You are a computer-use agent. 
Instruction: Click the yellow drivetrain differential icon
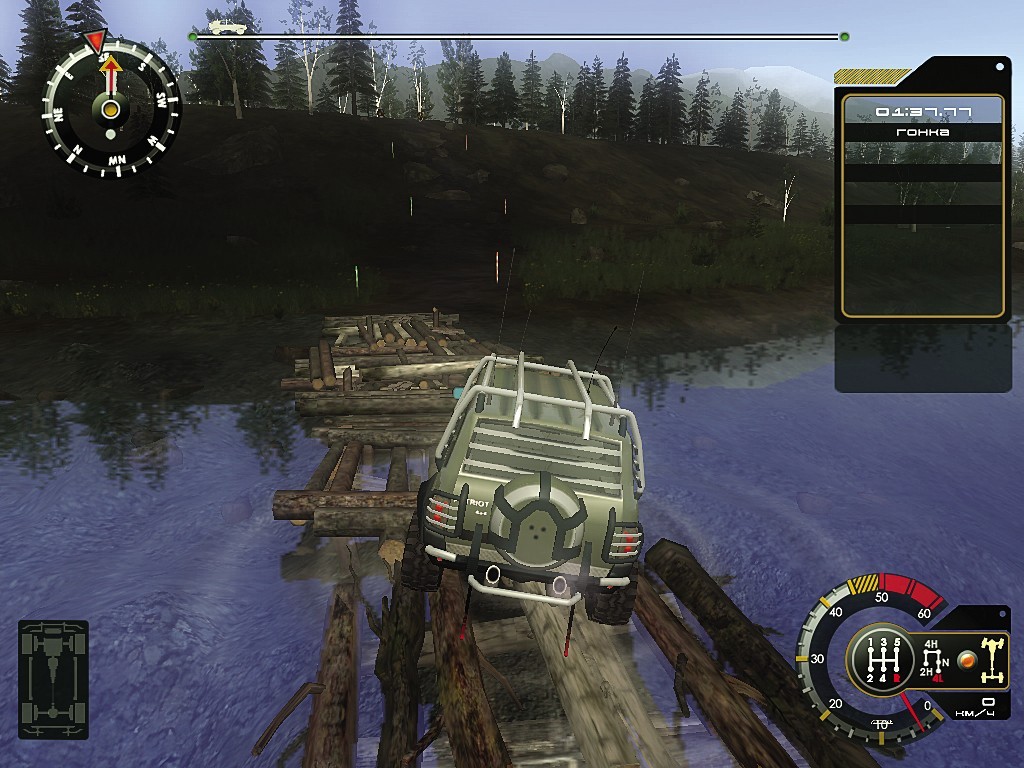(x=991, y=660)
